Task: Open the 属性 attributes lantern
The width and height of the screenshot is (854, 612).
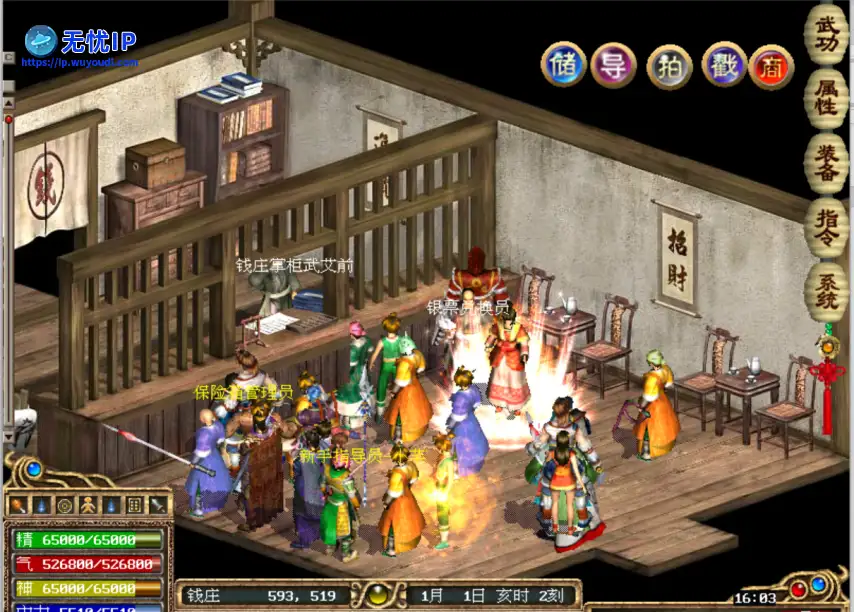Action: point(826,97)
